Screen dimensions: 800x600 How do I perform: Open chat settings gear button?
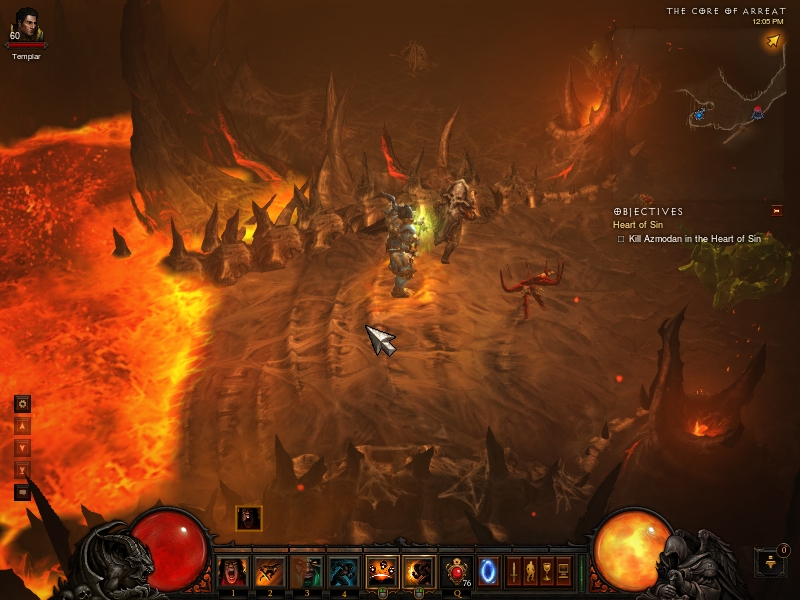pyautogui.click(x=22, y=404)
